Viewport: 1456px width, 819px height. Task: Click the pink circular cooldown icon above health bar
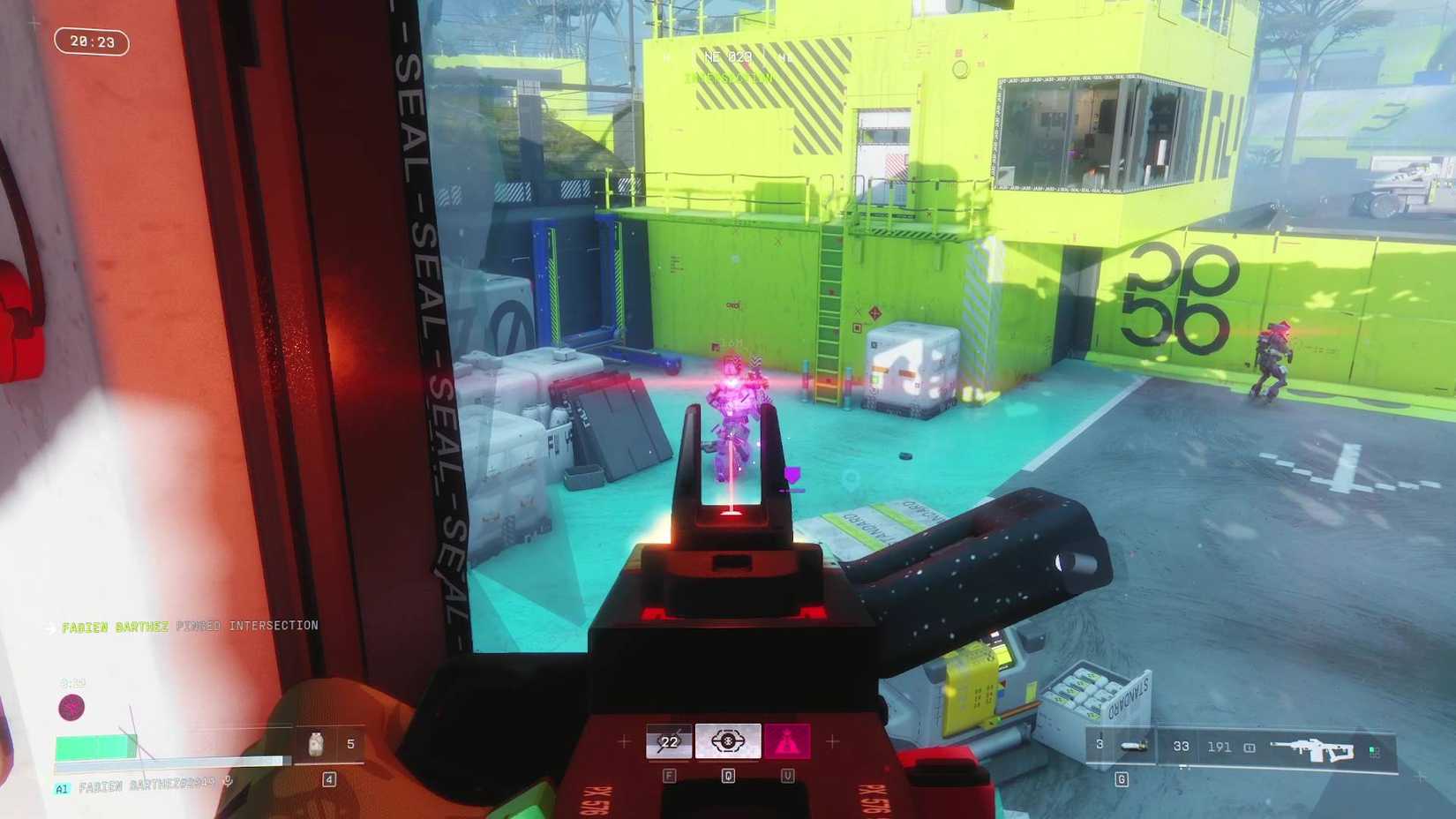tap(71, 705)
